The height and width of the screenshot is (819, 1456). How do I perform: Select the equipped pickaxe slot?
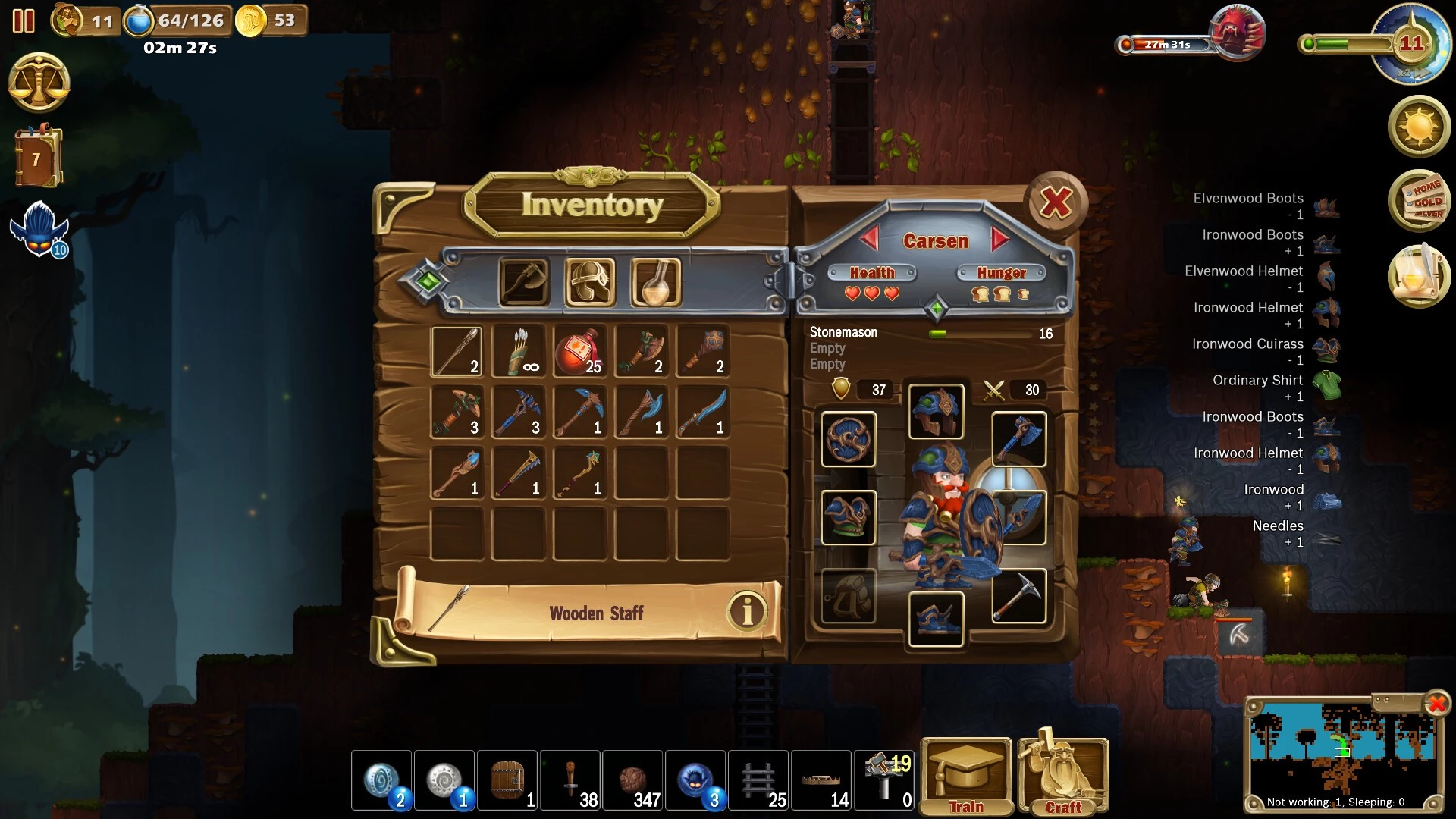(1019, 596)
